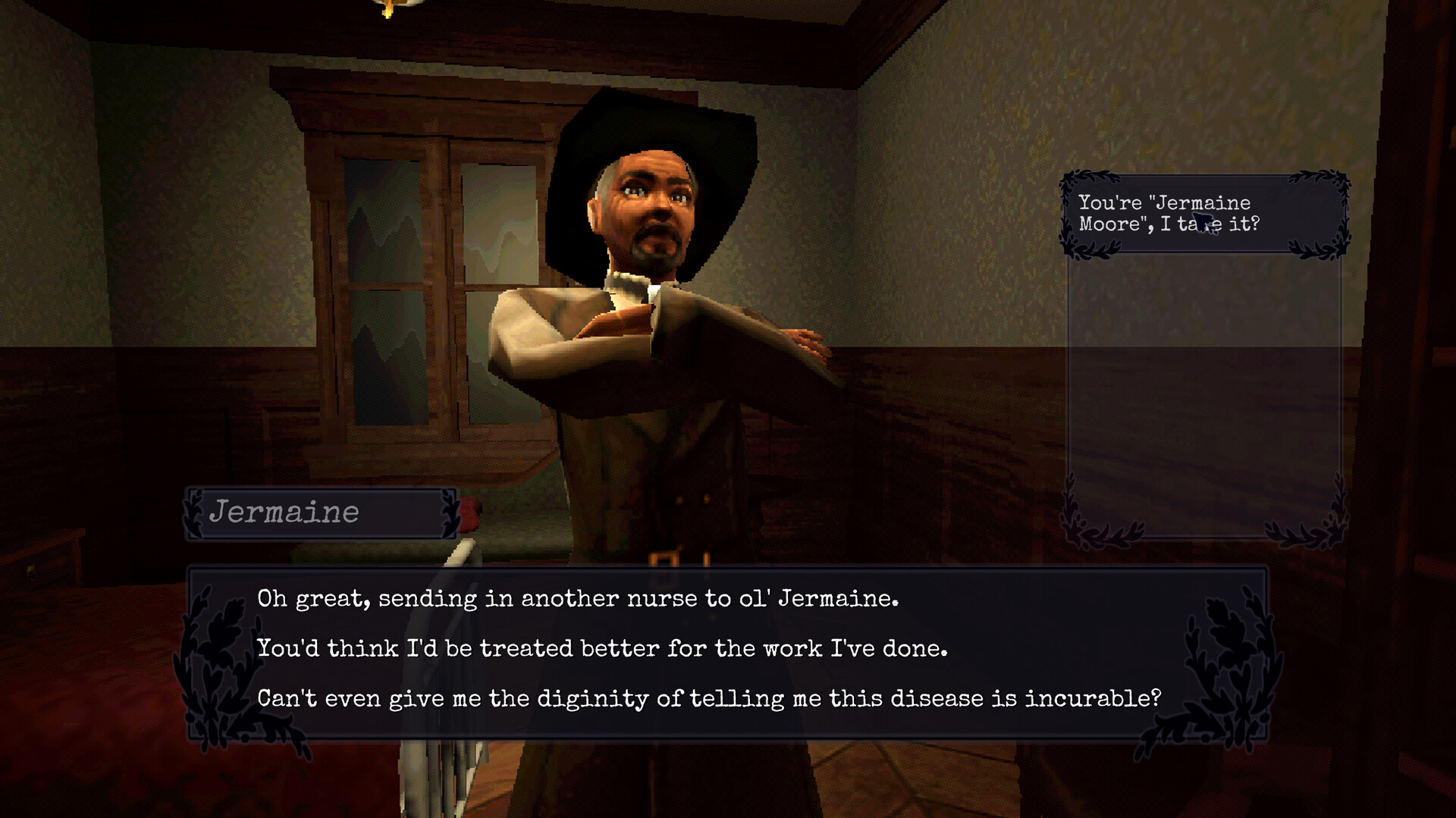The height and width of the screenshot is (818, 1456).
Task: Click the dialogue line about sending another nurse
Action: click(x=580, y=598)
